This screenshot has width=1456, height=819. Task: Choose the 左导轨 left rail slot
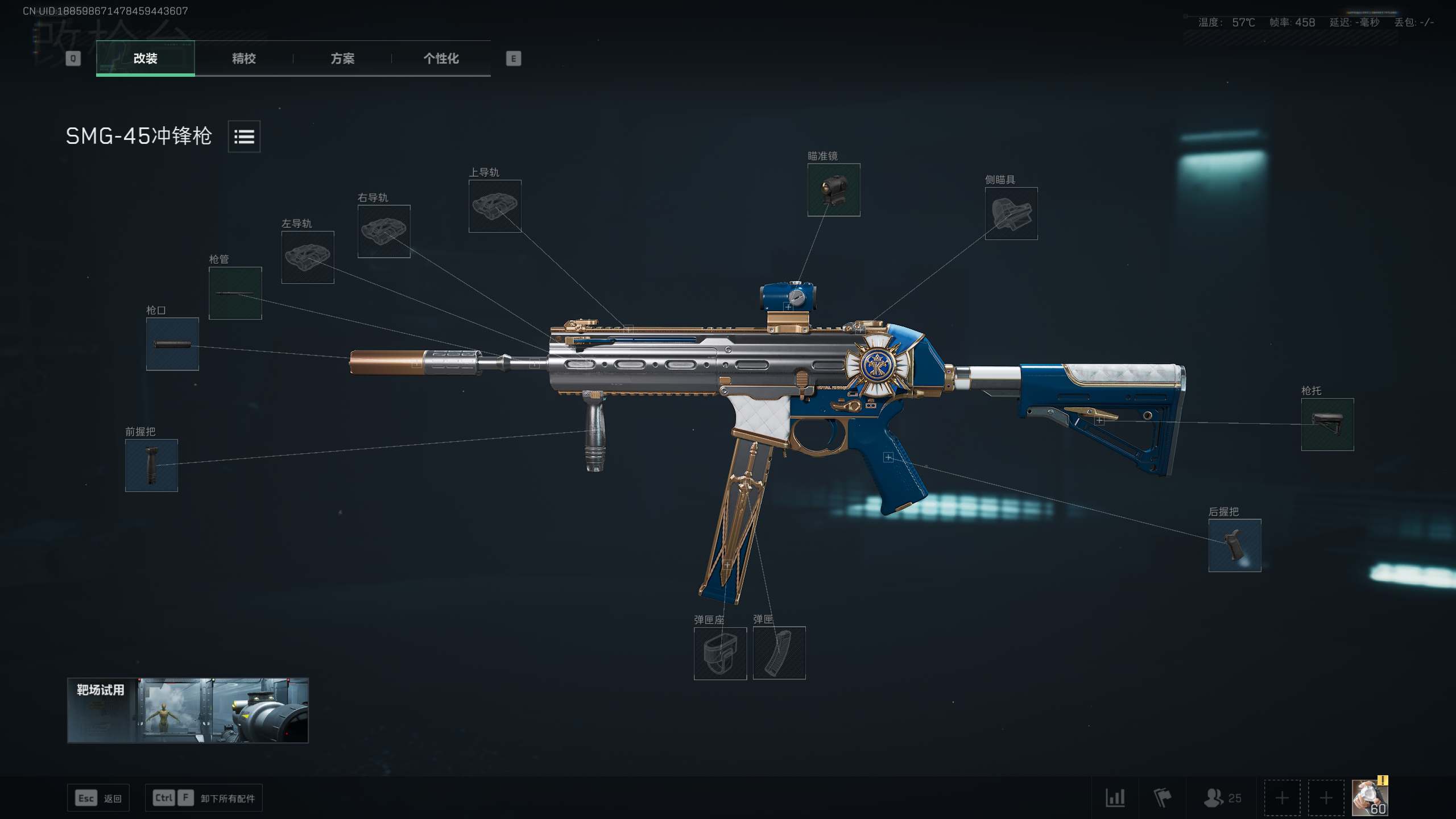[308, 257]
